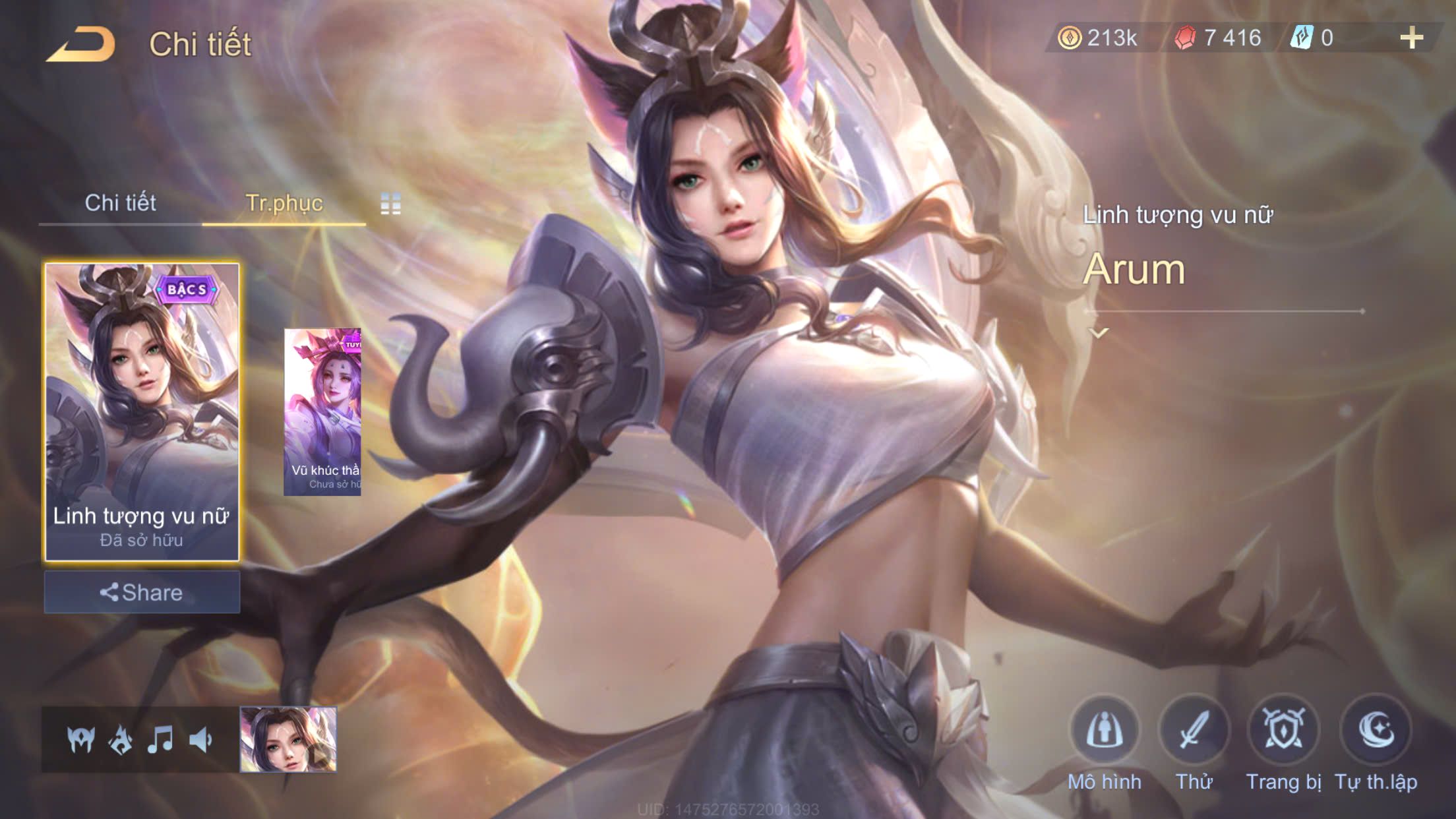This screenshot has width=1456, height=819.
Task: Click the flame effect icon
Action: pyautogui.click(x=121, y=740)
